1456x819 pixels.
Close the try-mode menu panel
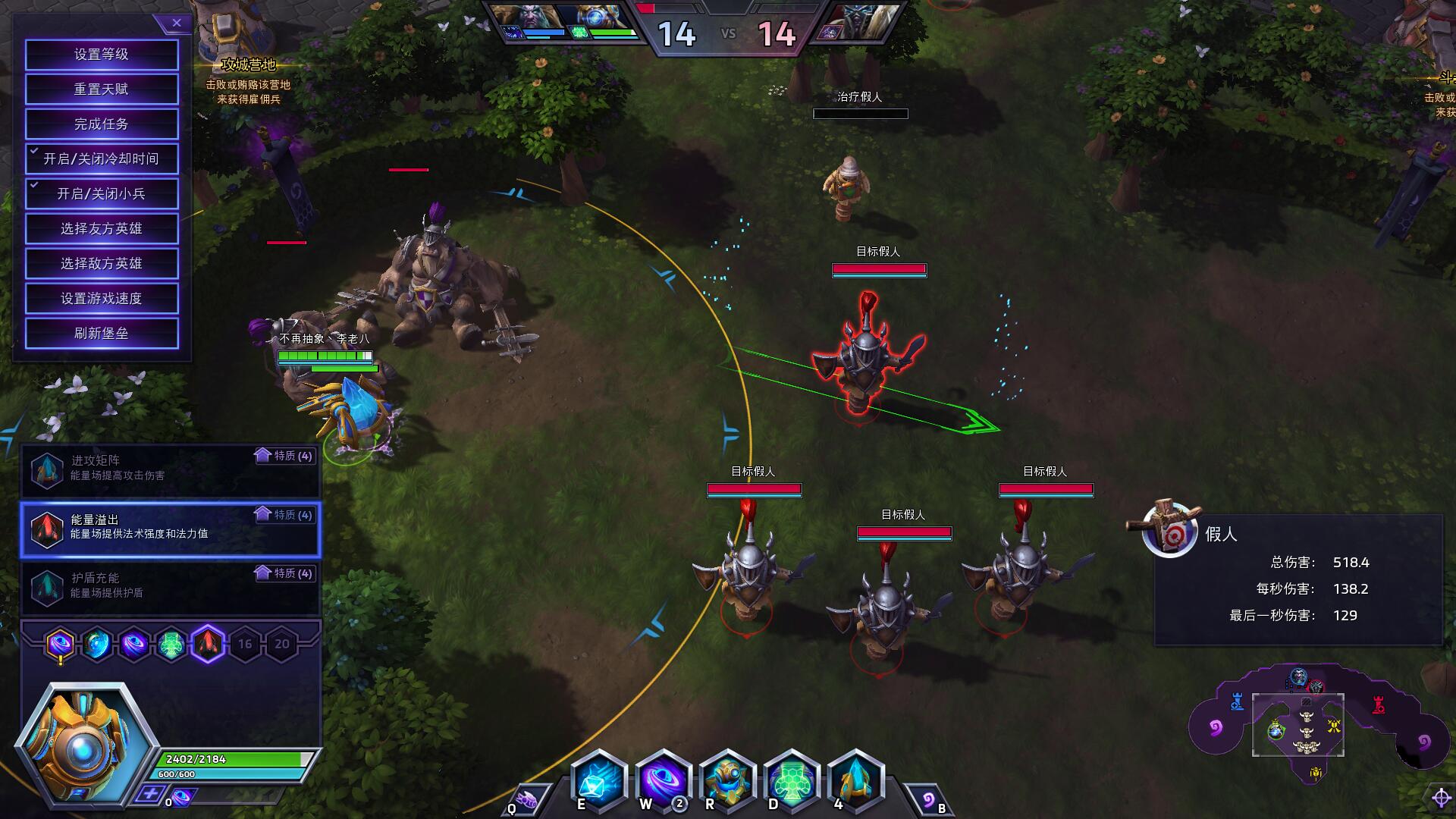(x=176, y=24)
